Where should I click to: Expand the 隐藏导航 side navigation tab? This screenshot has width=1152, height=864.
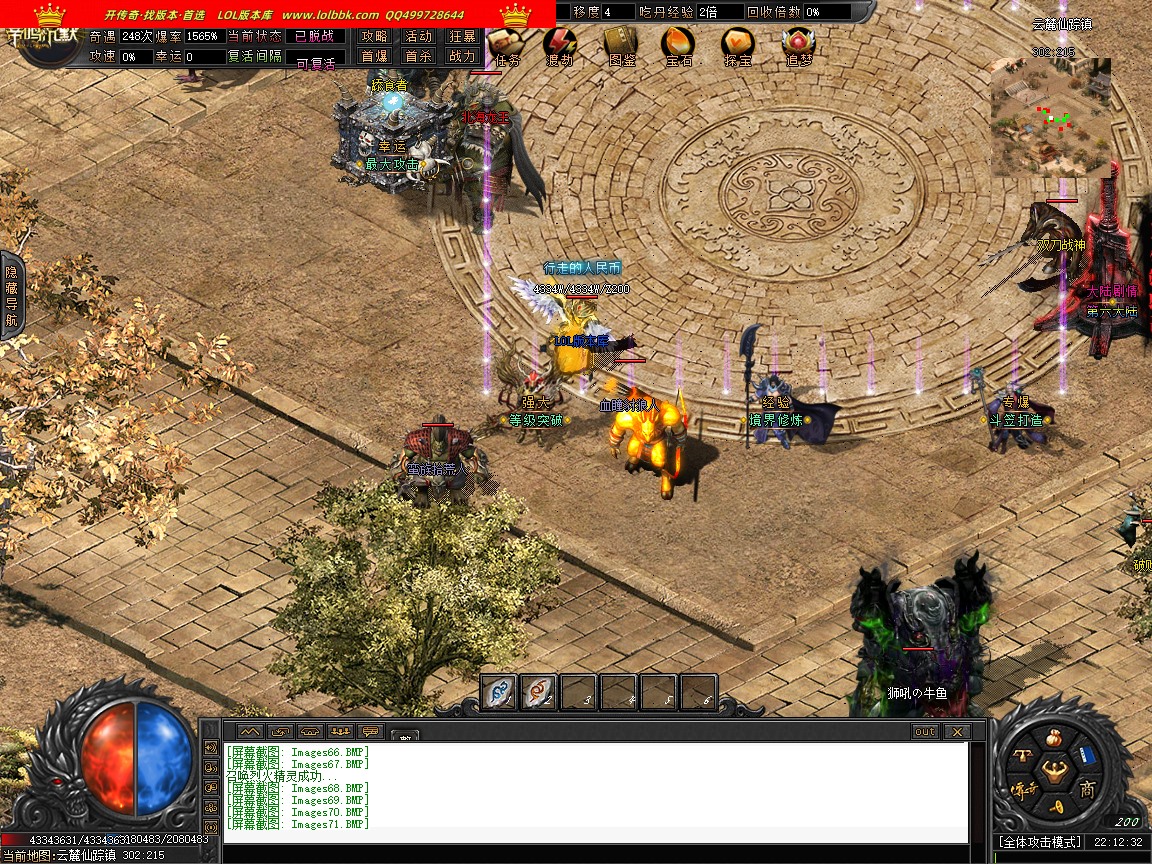point(12,296)
